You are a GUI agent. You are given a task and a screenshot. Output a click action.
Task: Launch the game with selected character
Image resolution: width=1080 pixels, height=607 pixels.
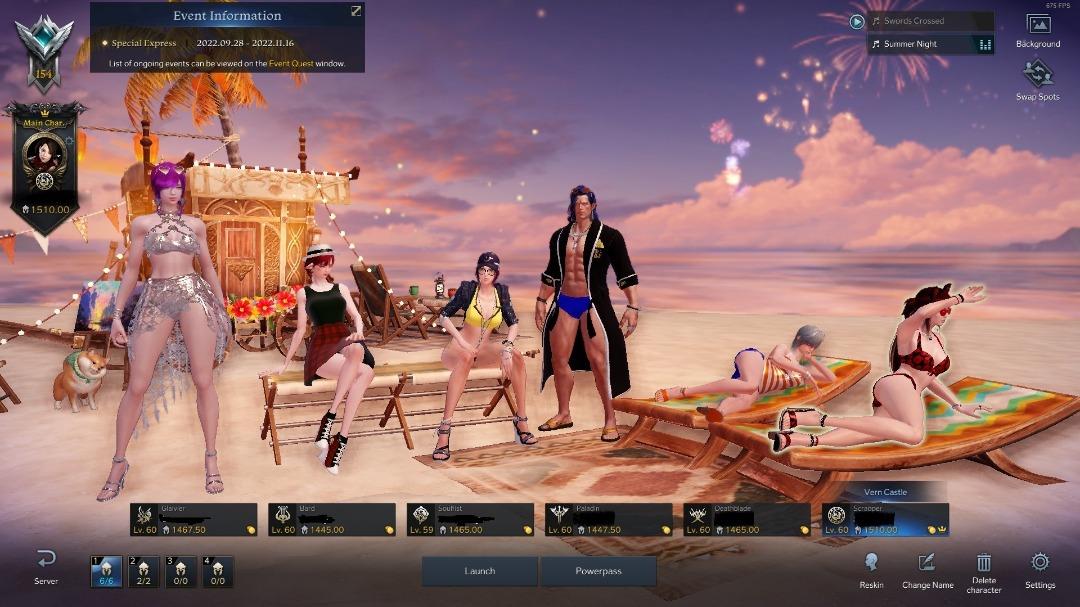tap(480, 571)
